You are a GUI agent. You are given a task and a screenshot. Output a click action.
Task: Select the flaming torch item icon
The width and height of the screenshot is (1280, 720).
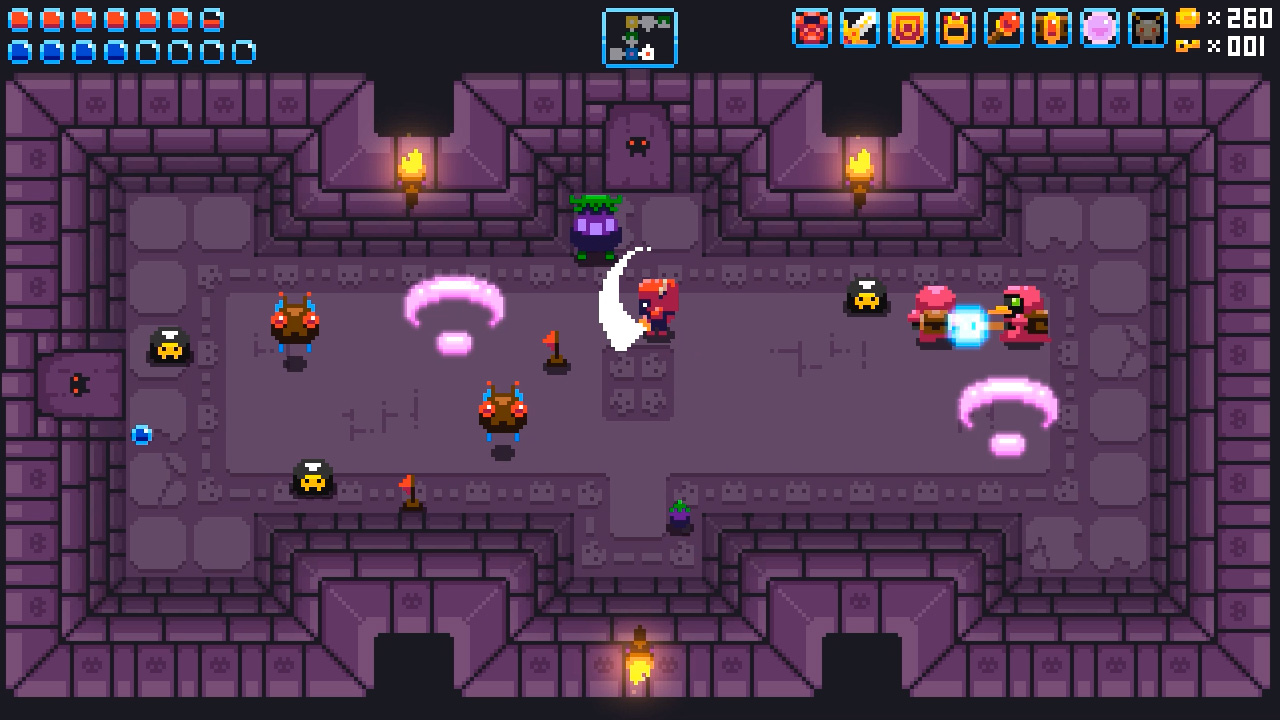pos(1004,30)
